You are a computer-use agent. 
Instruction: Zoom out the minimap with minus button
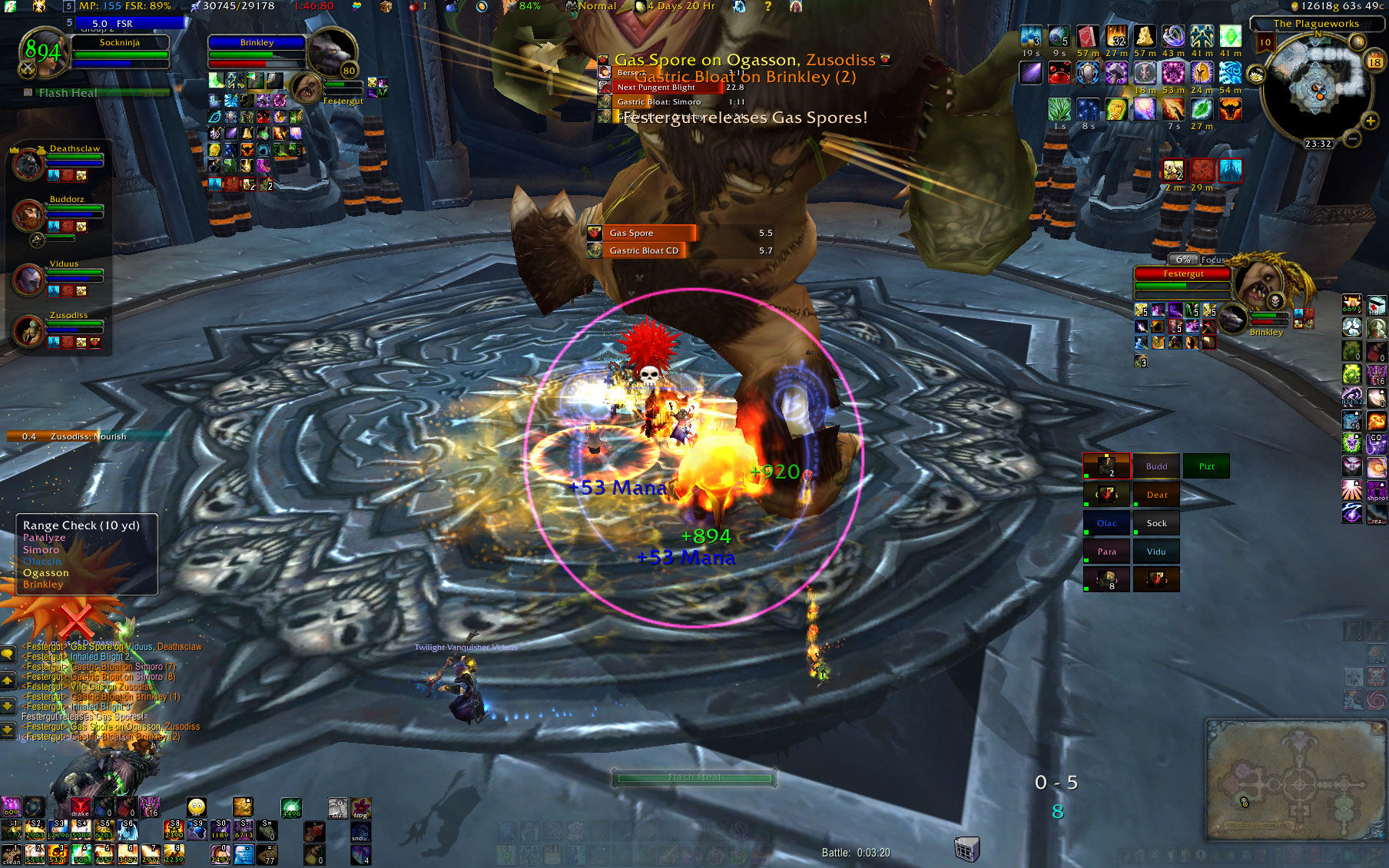pos(1352,138)
